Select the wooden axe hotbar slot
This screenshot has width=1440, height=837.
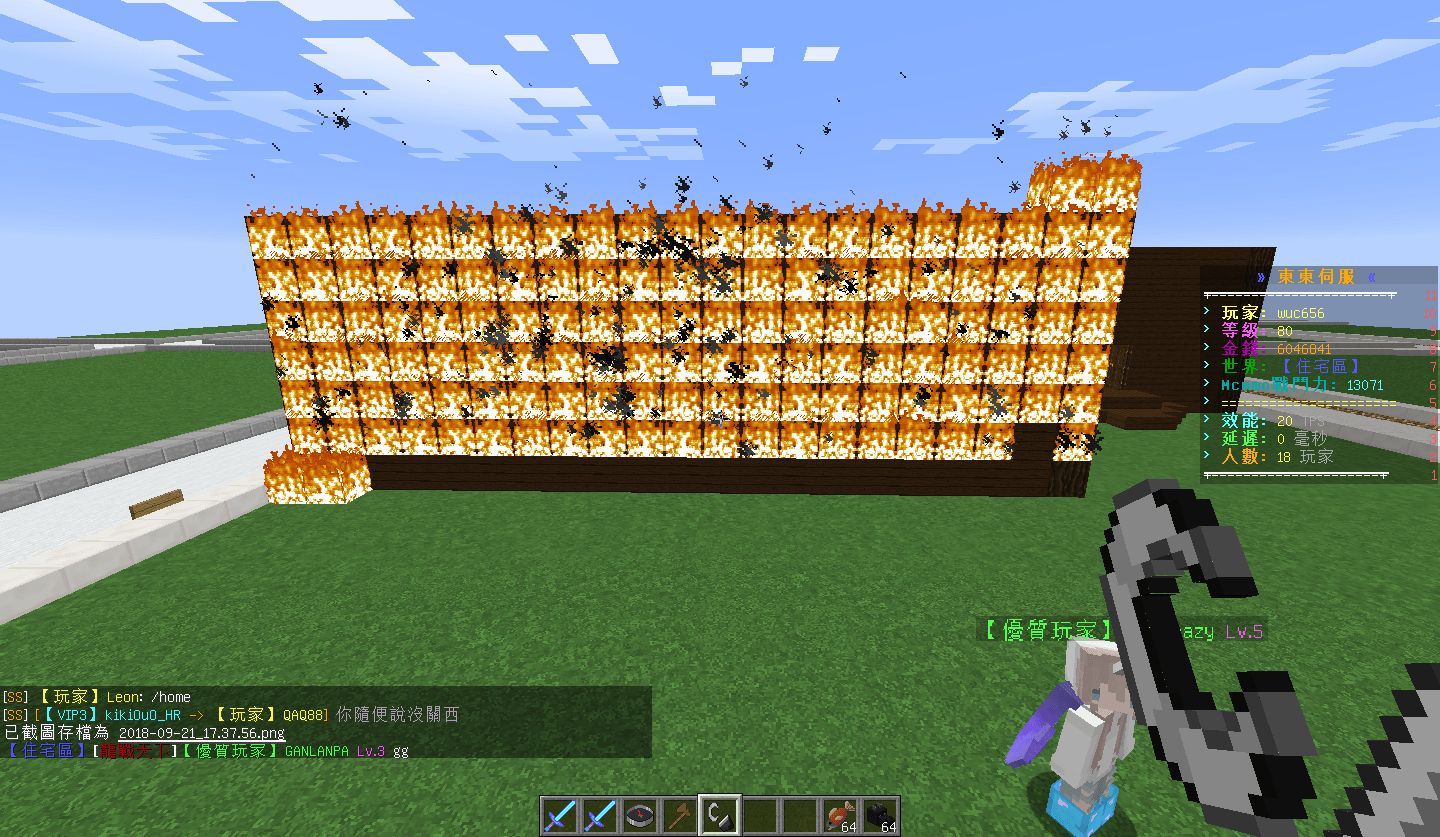(680, 816)
